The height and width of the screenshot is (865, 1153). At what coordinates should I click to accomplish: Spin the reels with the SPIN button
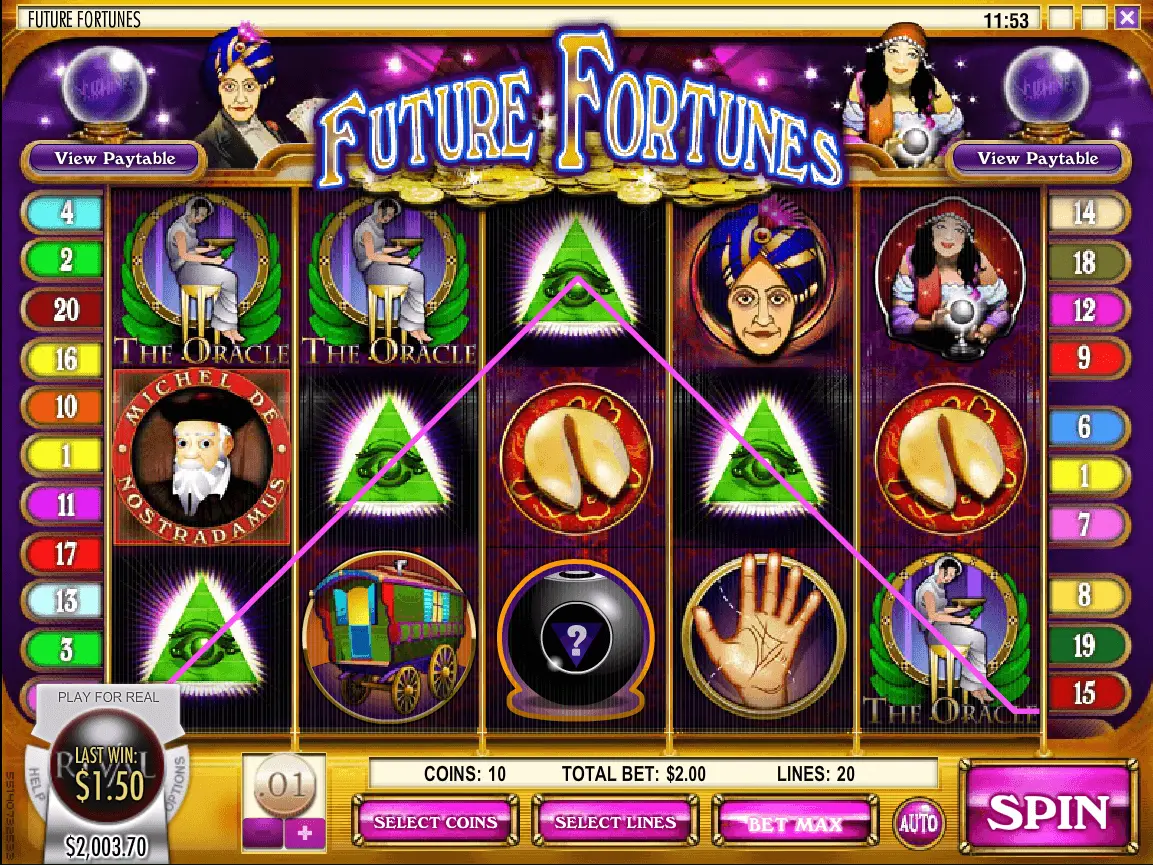pyautogui.click(x=1049, y=812)
